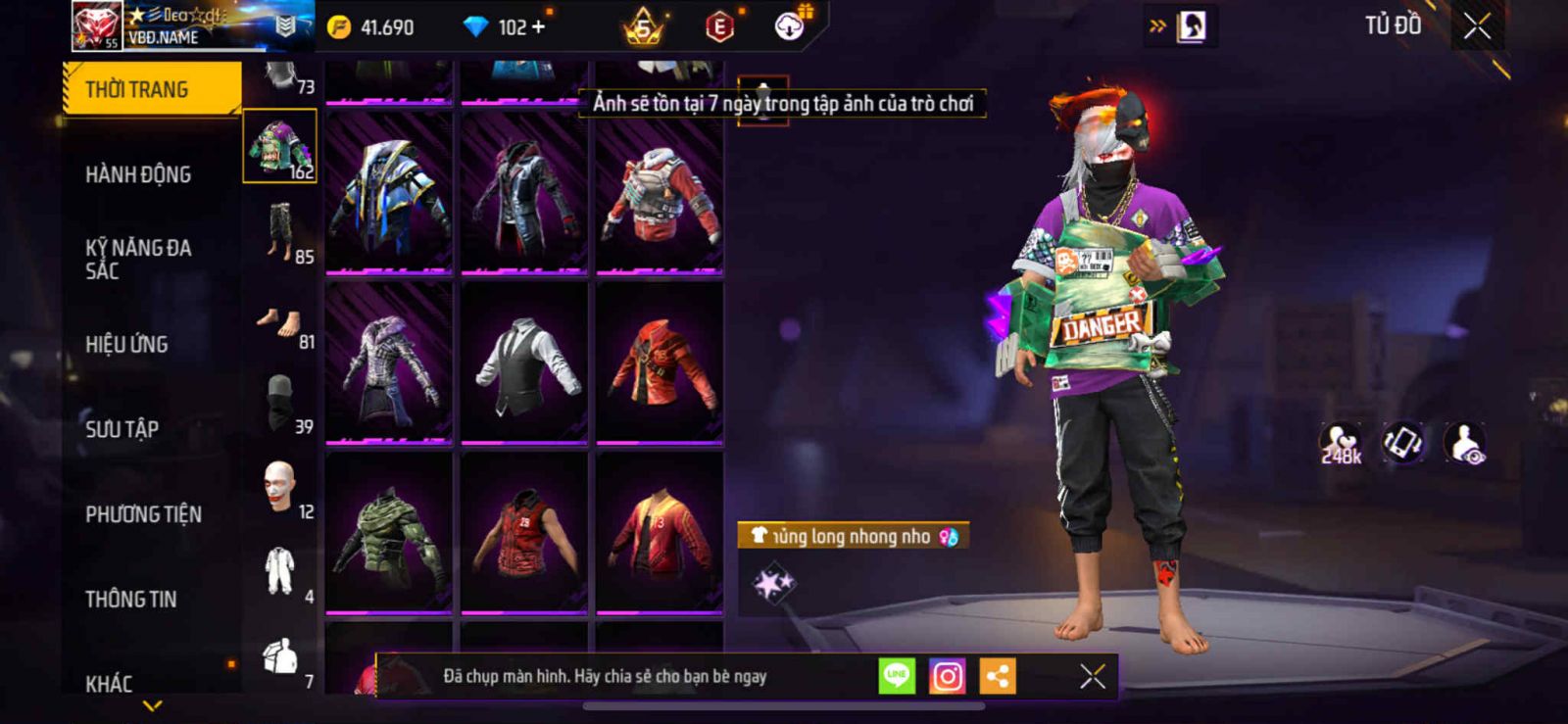Go to Phương Tiện category
Viewport: 1568px width, 724px height.
pos(143,513)
